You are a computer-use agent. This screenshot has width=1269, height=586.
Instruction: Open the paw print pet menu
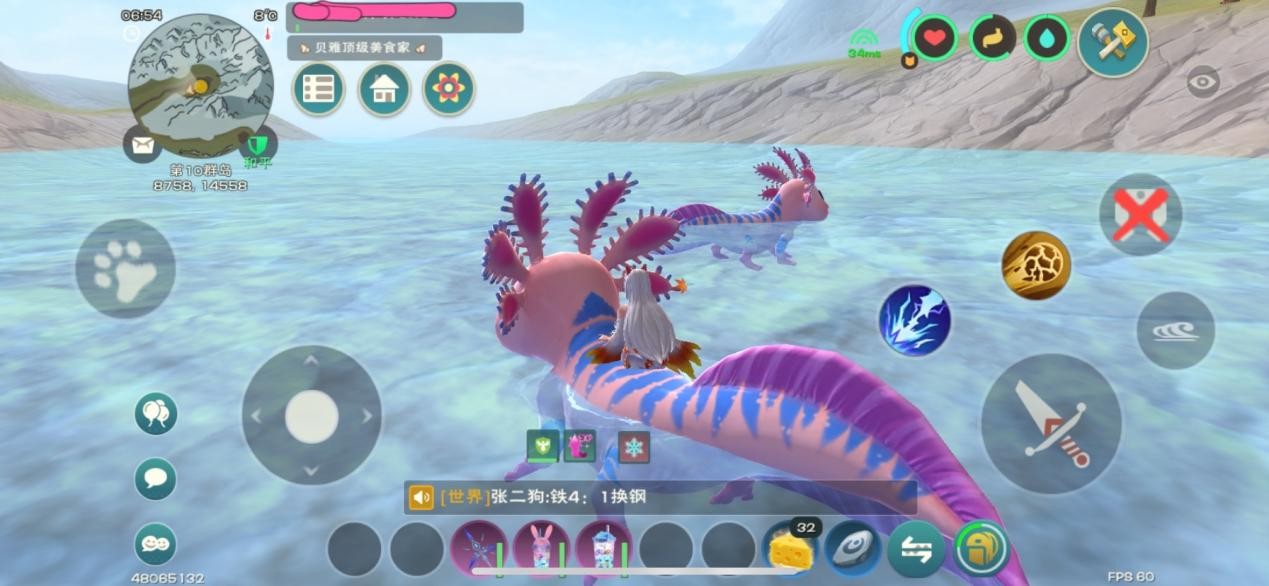(125, 269)
